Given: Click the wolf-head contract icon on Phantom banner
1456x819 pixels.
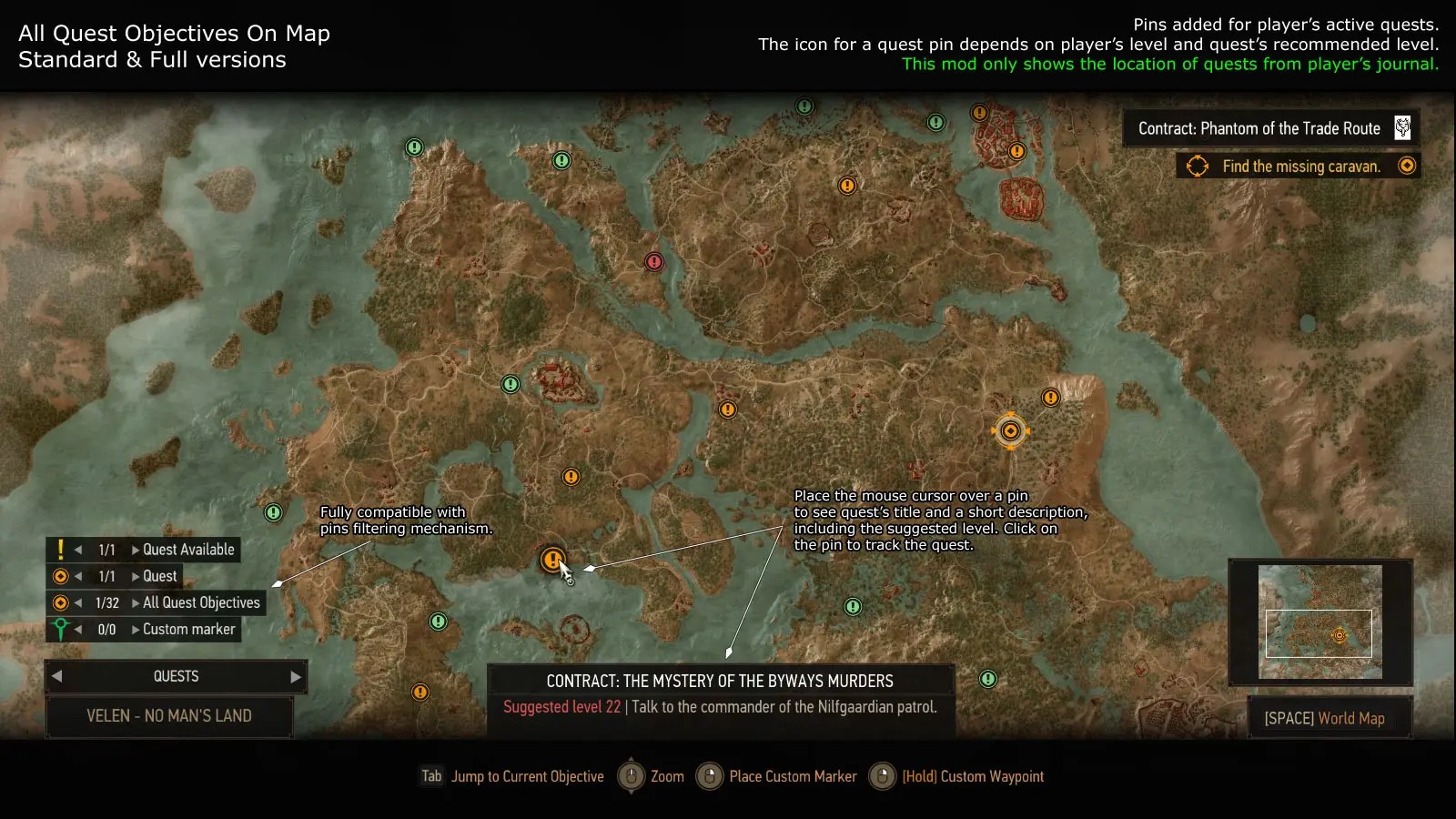Looking at the screenshot, I should click(1402, 127).
